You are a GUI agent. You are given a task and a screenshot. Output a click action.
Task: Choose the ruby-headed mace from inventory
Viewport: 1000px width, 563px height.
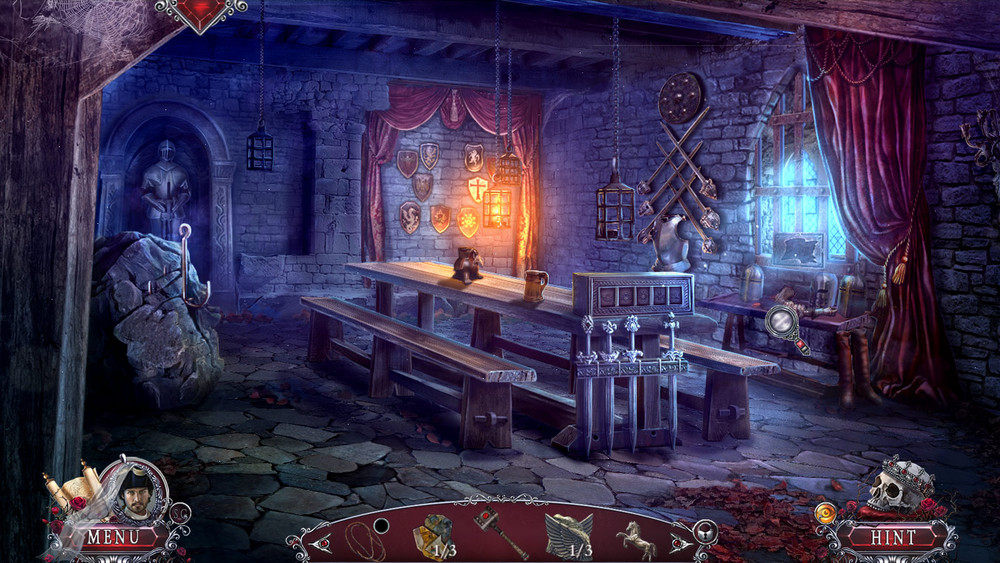click(498, 531)
